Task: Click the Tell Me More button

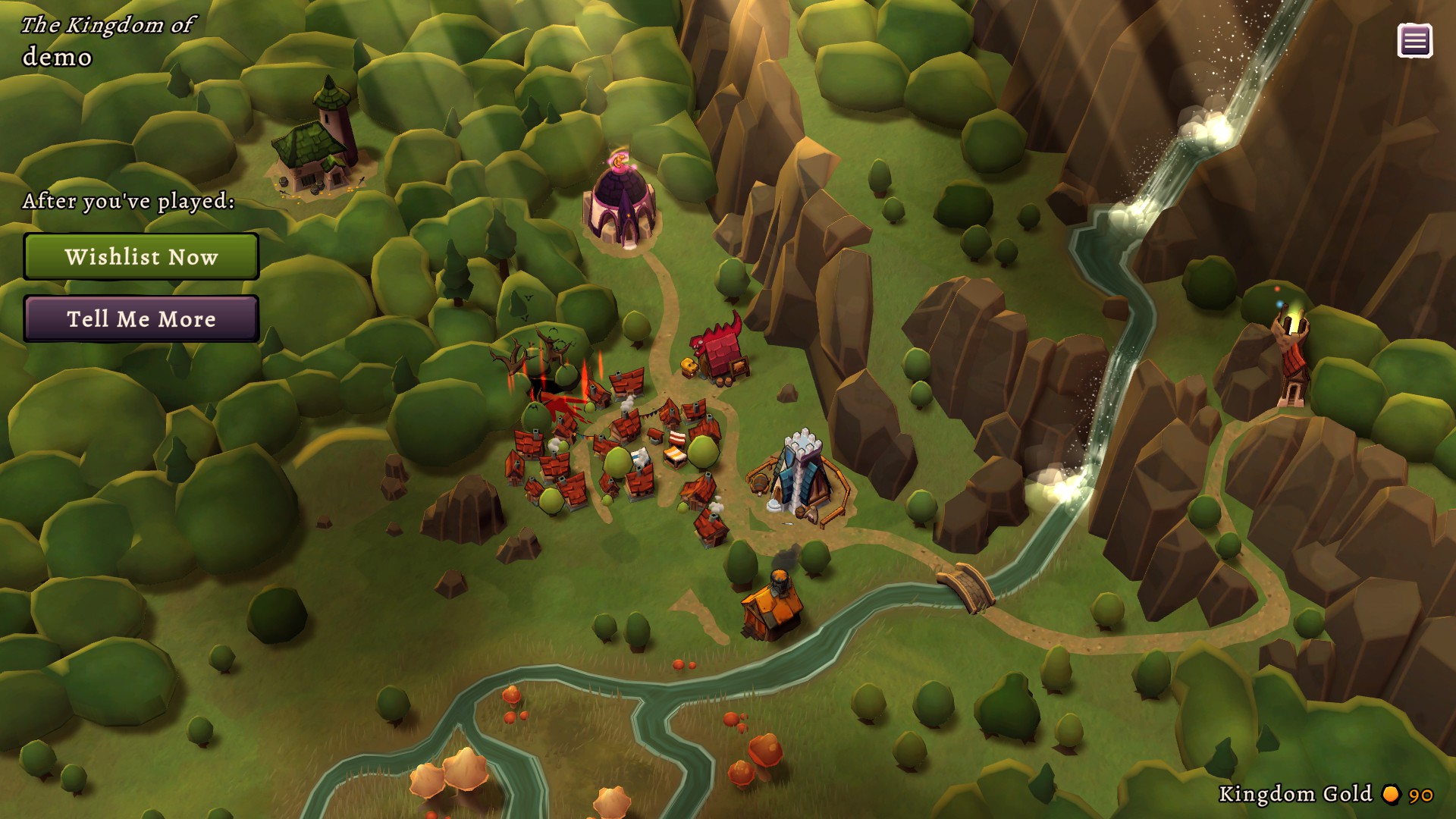Action: click(x=140, y=319)
